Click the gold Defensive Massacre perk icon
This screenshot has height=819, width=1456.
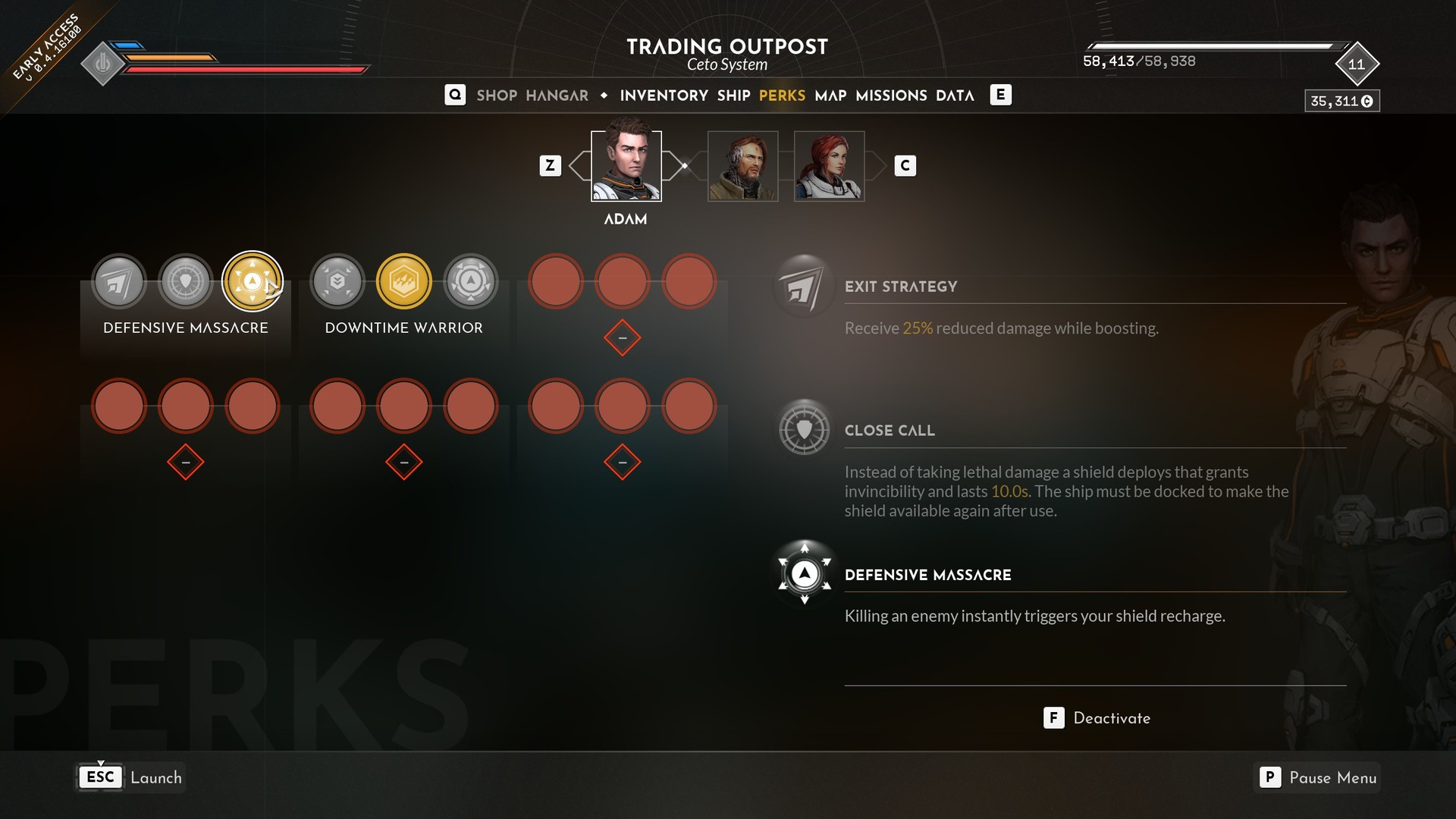253,282
